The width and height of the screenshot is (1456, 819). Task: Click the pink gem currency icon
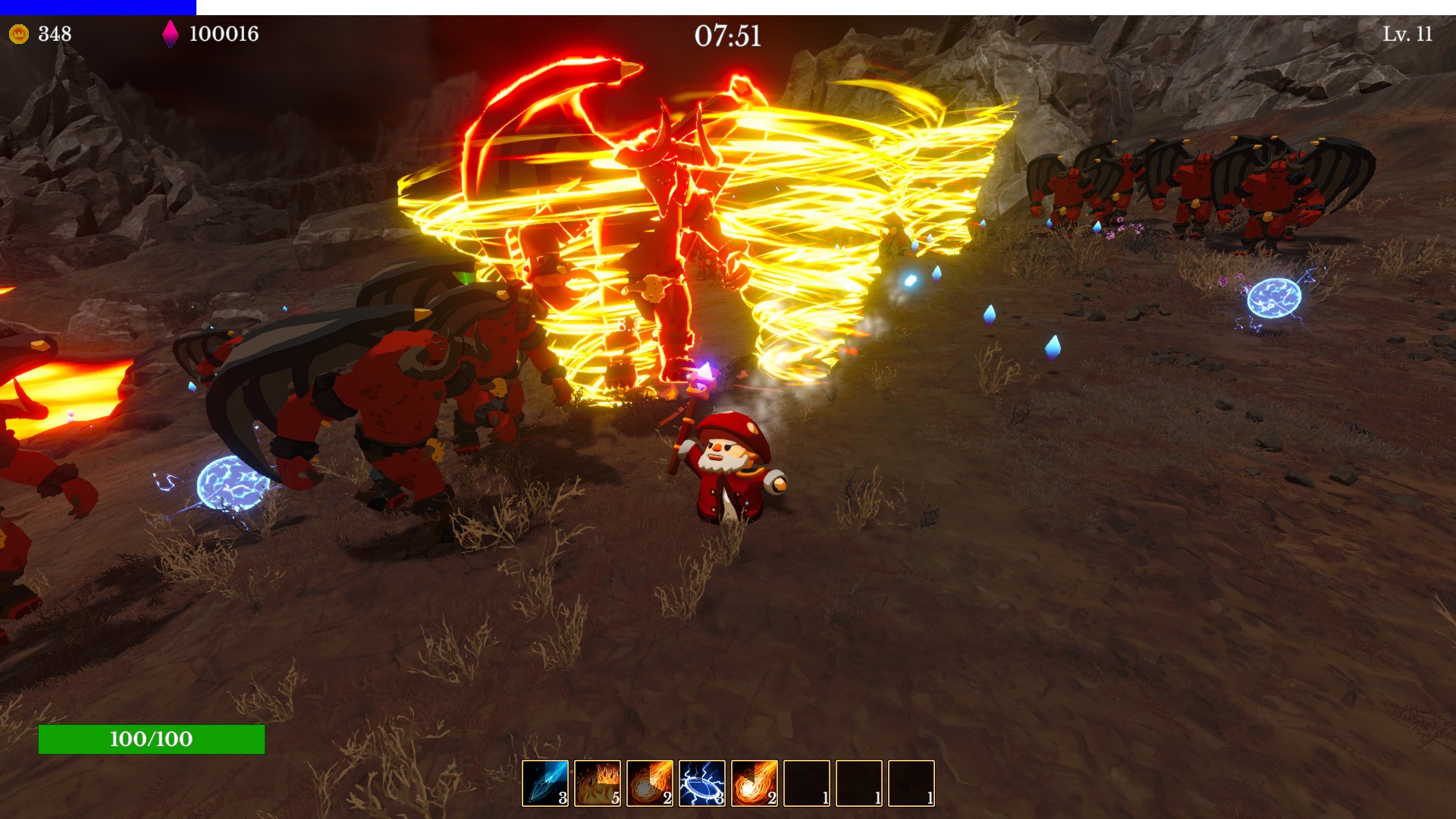pyautogui.click(x=171, y=33)
